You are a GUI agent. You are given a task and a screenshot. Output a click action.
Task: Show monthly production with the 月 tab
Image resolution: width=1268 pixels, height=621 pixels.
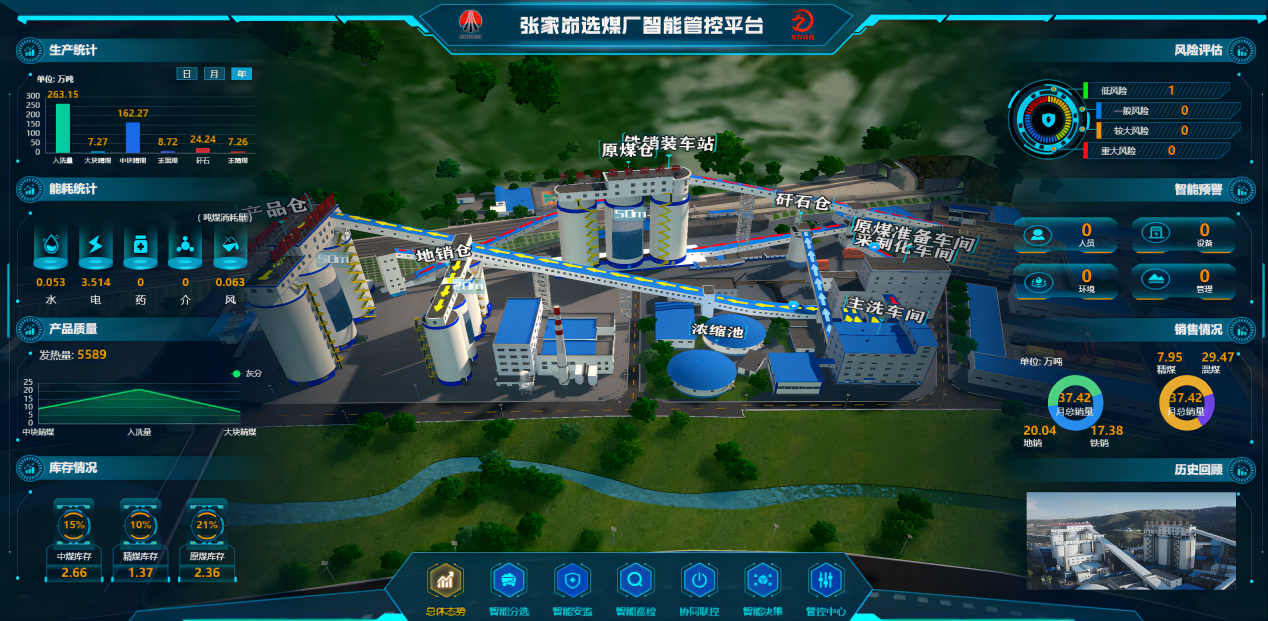(214, 74)
